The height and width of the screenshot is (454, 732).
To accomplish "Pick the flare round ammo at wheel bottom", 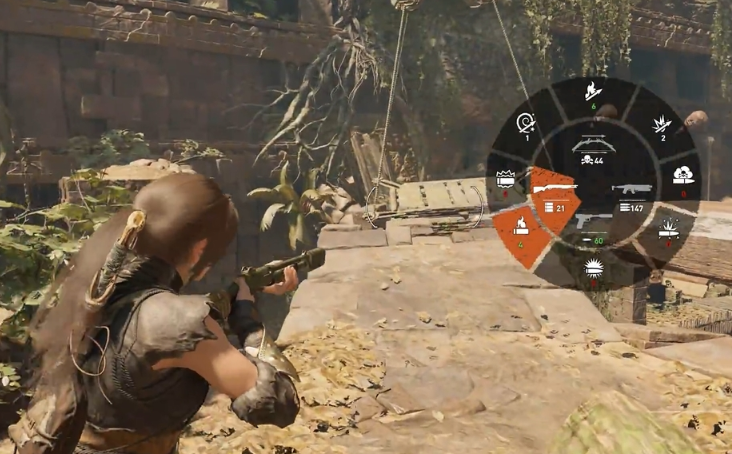I will pyautogui.click(x=594, y=268).
